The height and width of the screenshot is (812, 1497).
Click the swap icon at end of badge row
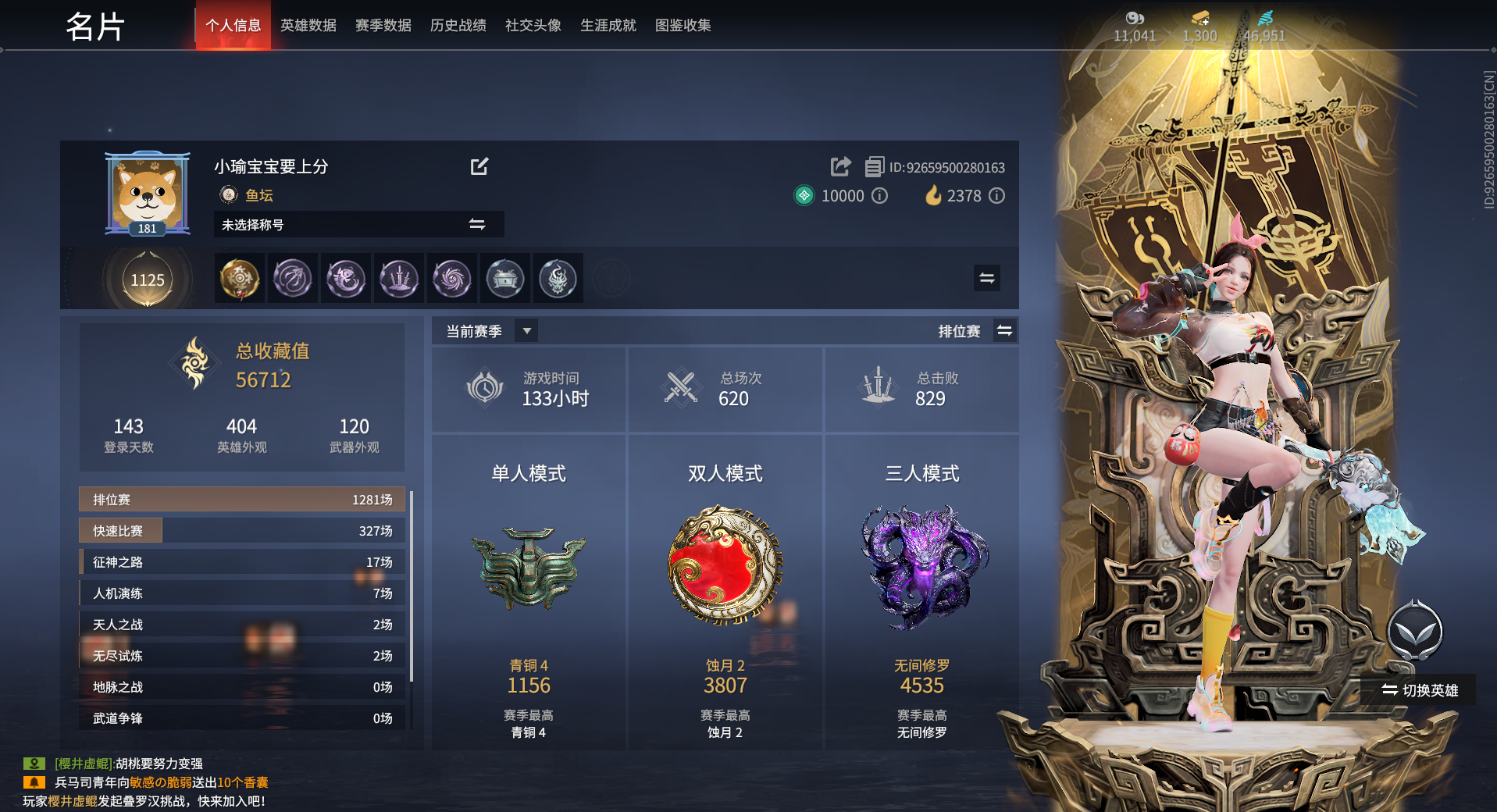coord(986,278)
